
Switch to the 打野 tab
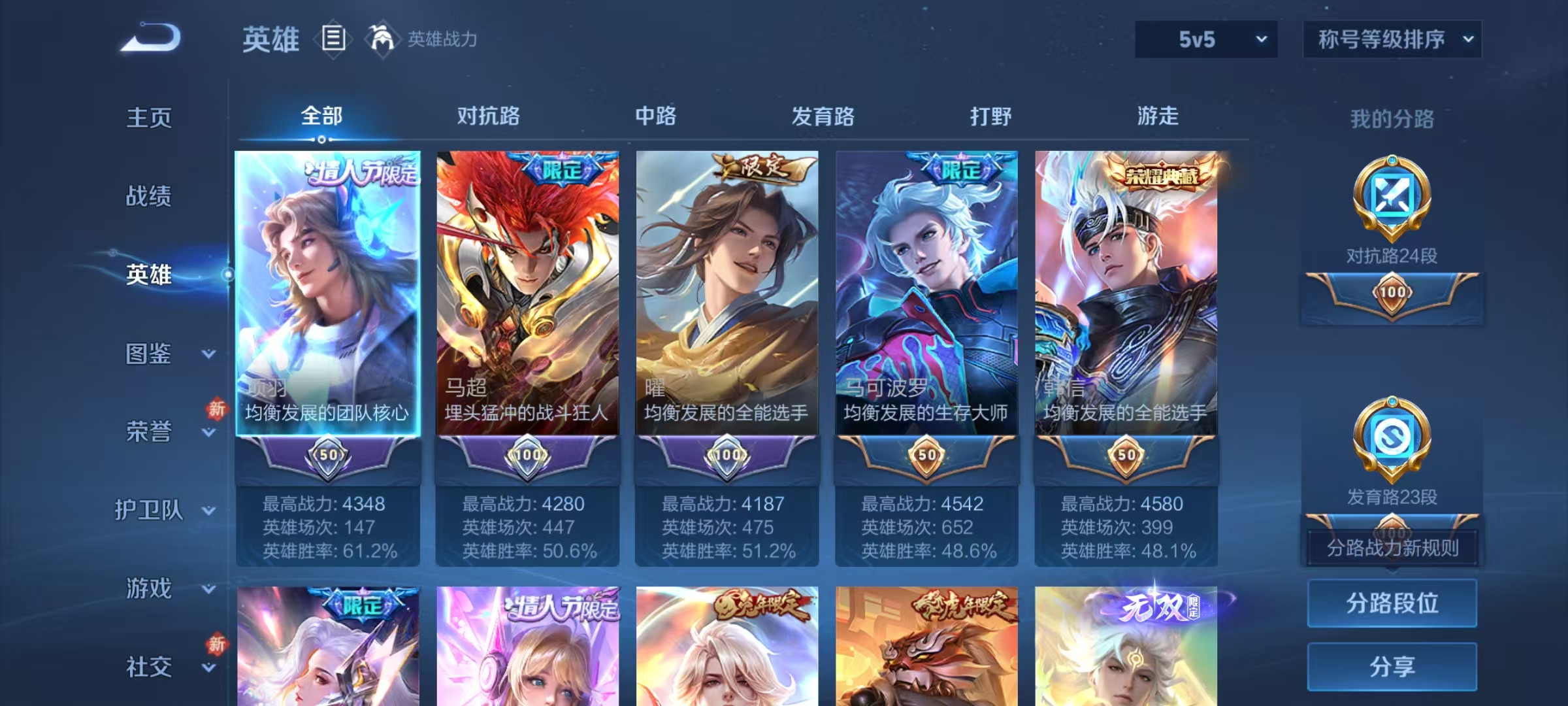990,116
